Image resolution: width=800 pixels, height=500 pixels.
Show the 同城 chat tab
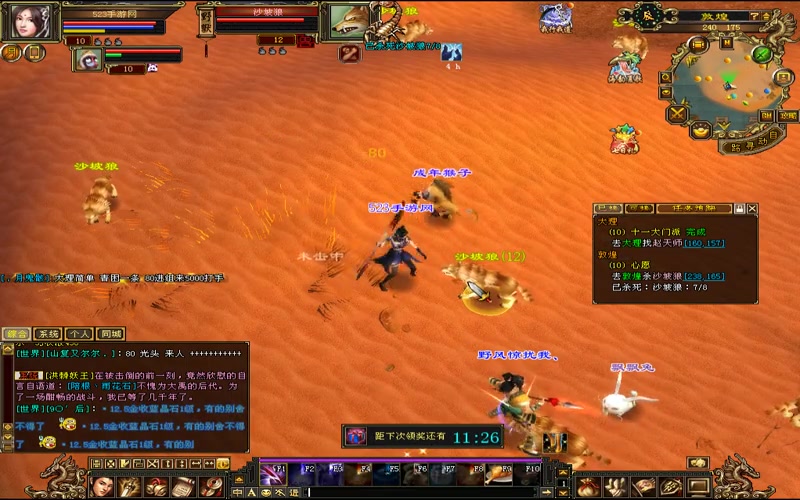point(111,334)
